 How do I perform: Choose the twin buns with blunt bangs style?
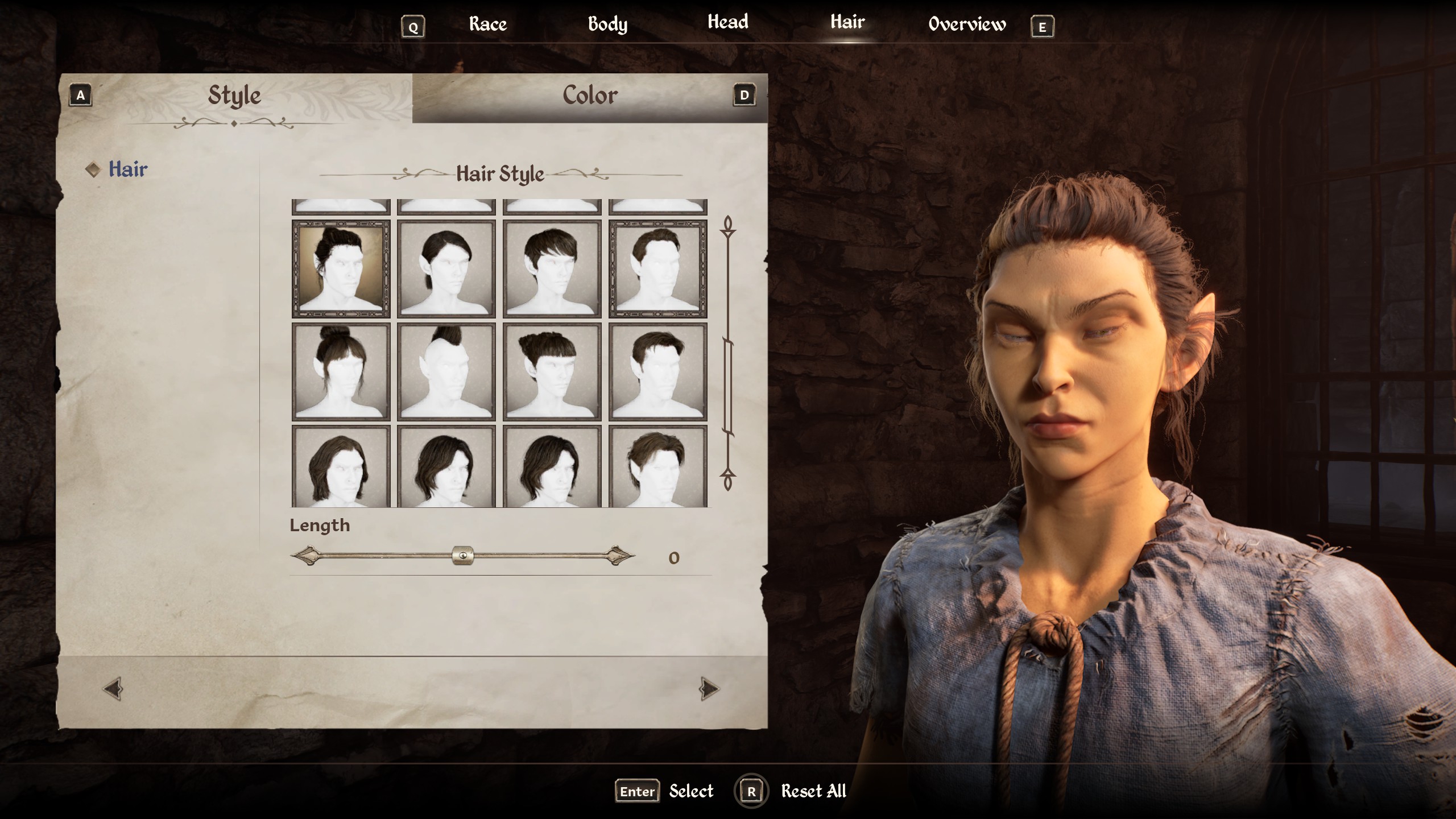click(x=552, y=372)
